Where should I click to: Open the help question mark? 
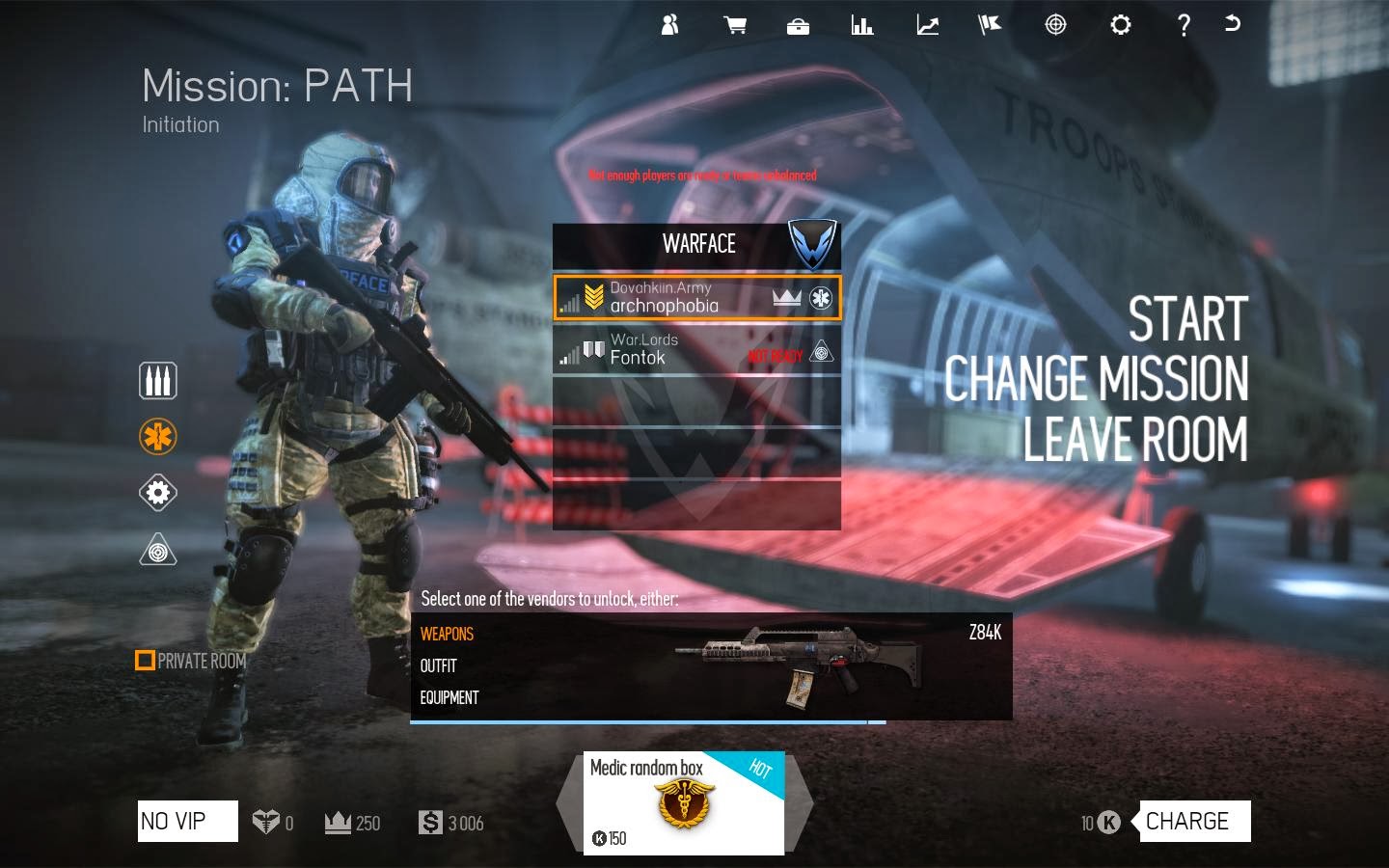[x=1184, y=24]
